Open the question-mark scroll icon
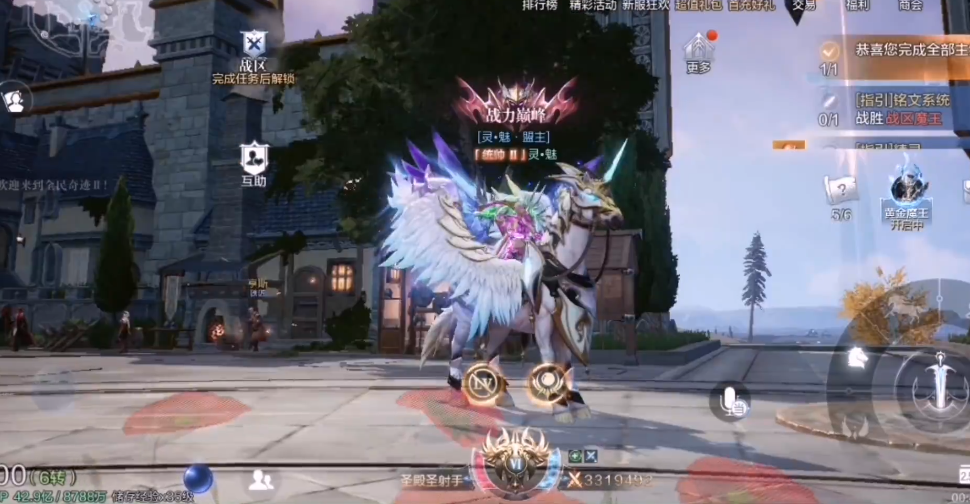 pyautogui.click(x=841, y=189)
